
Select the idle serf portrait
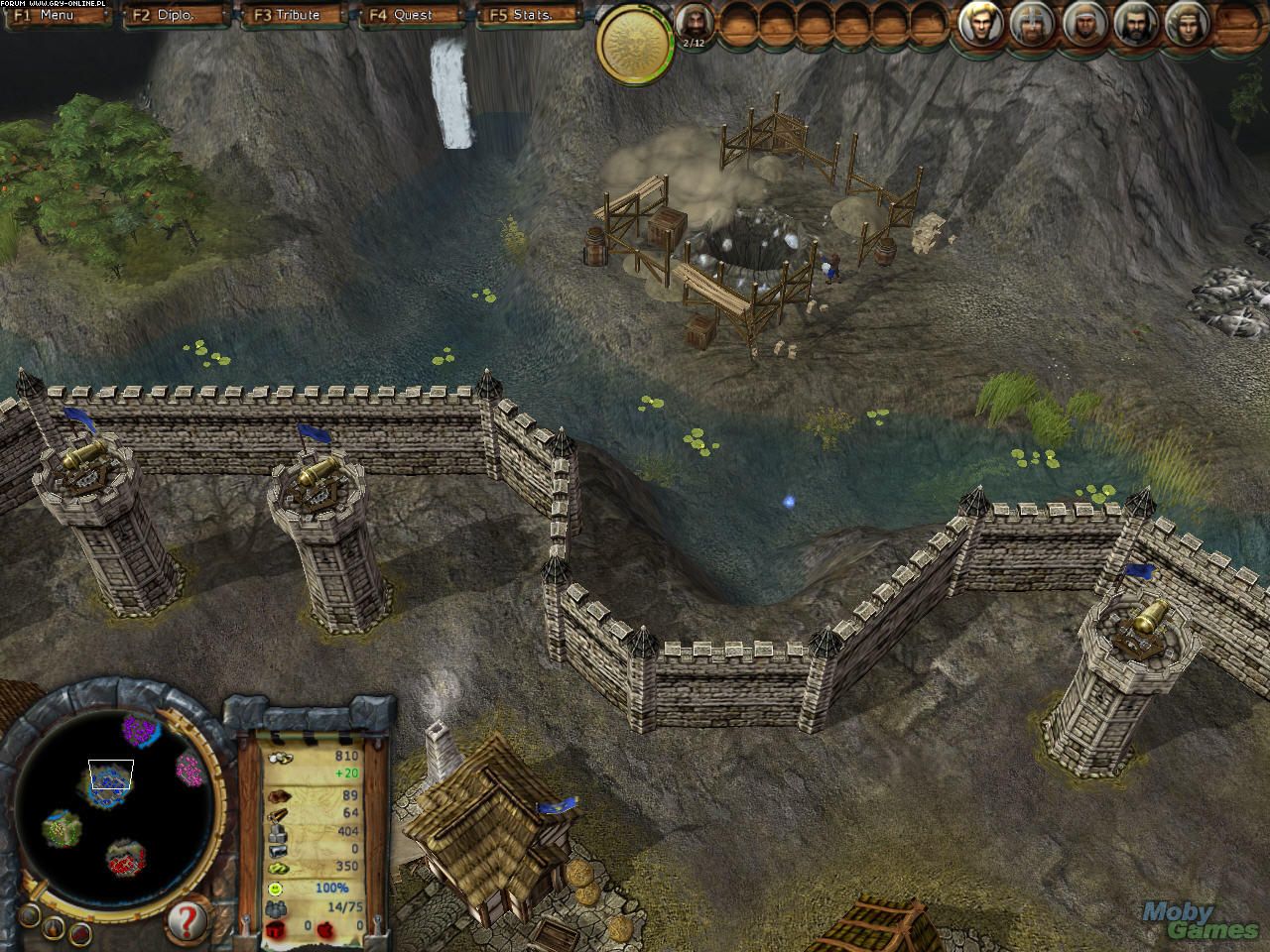[x=695, y=24]
